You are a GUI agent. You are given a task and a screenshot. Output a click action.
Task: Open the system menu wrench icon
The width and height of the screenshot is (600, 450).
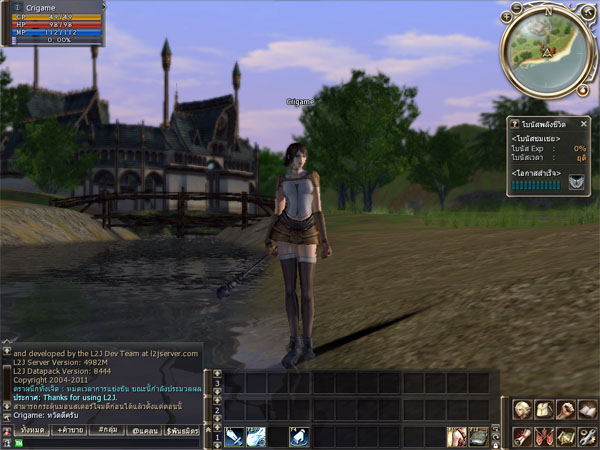point(587,436)
